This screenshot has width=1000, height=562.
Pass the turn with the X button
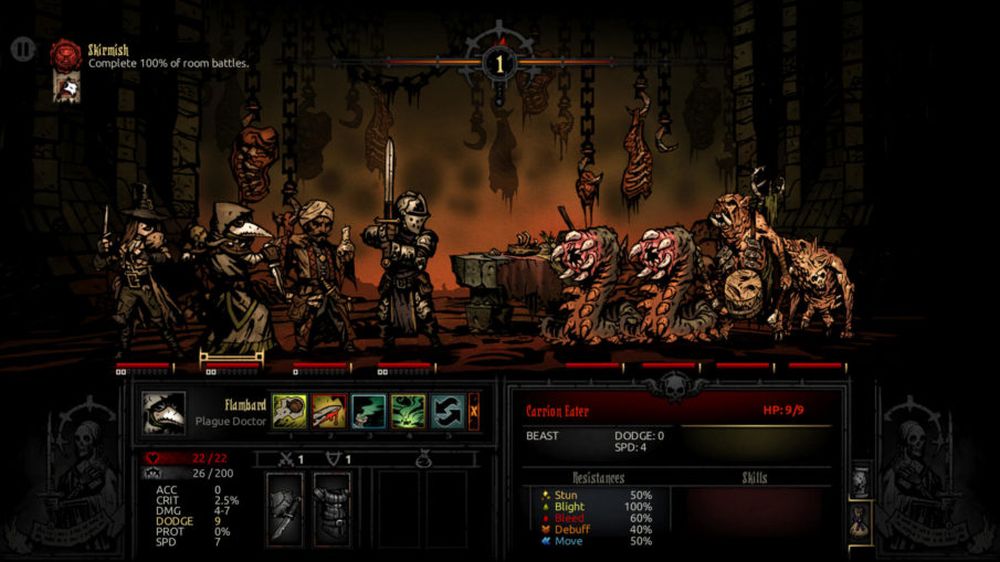(474, 411)
